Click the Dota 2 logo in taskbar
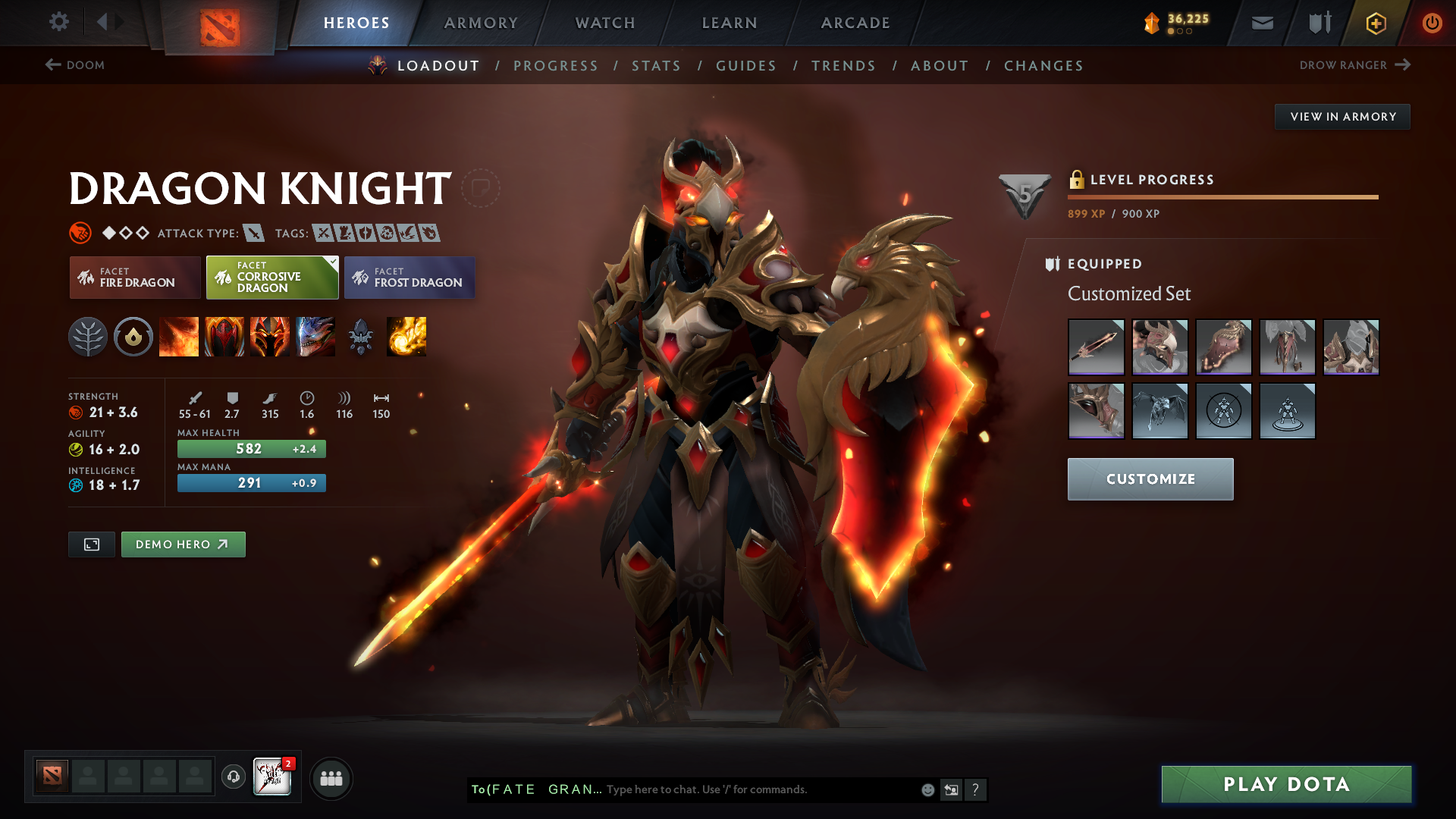The height and width of the screenshot is (819, 1456). [x=50, y=777]
